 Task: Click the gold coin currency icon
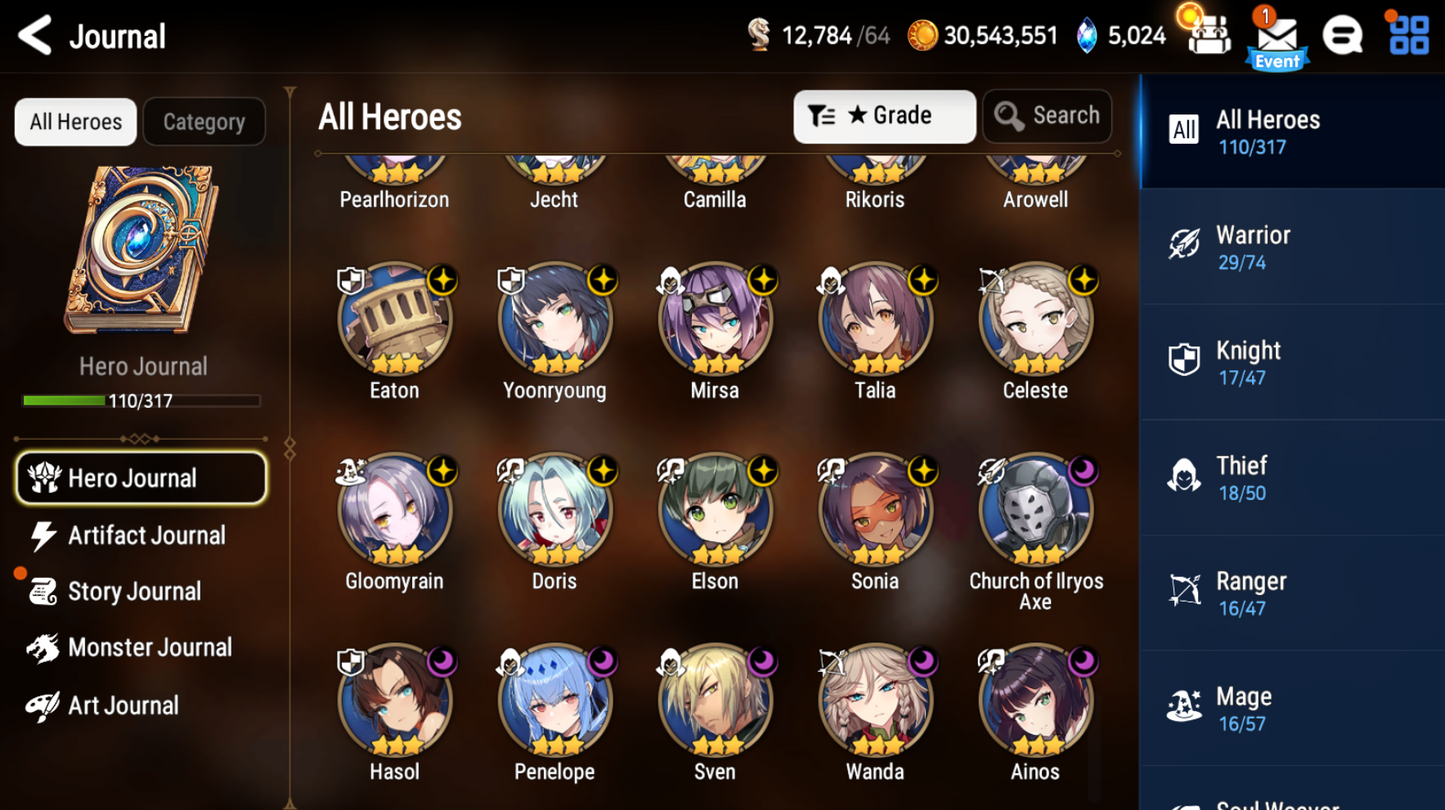pyautogui.click(x=922, y=33)
